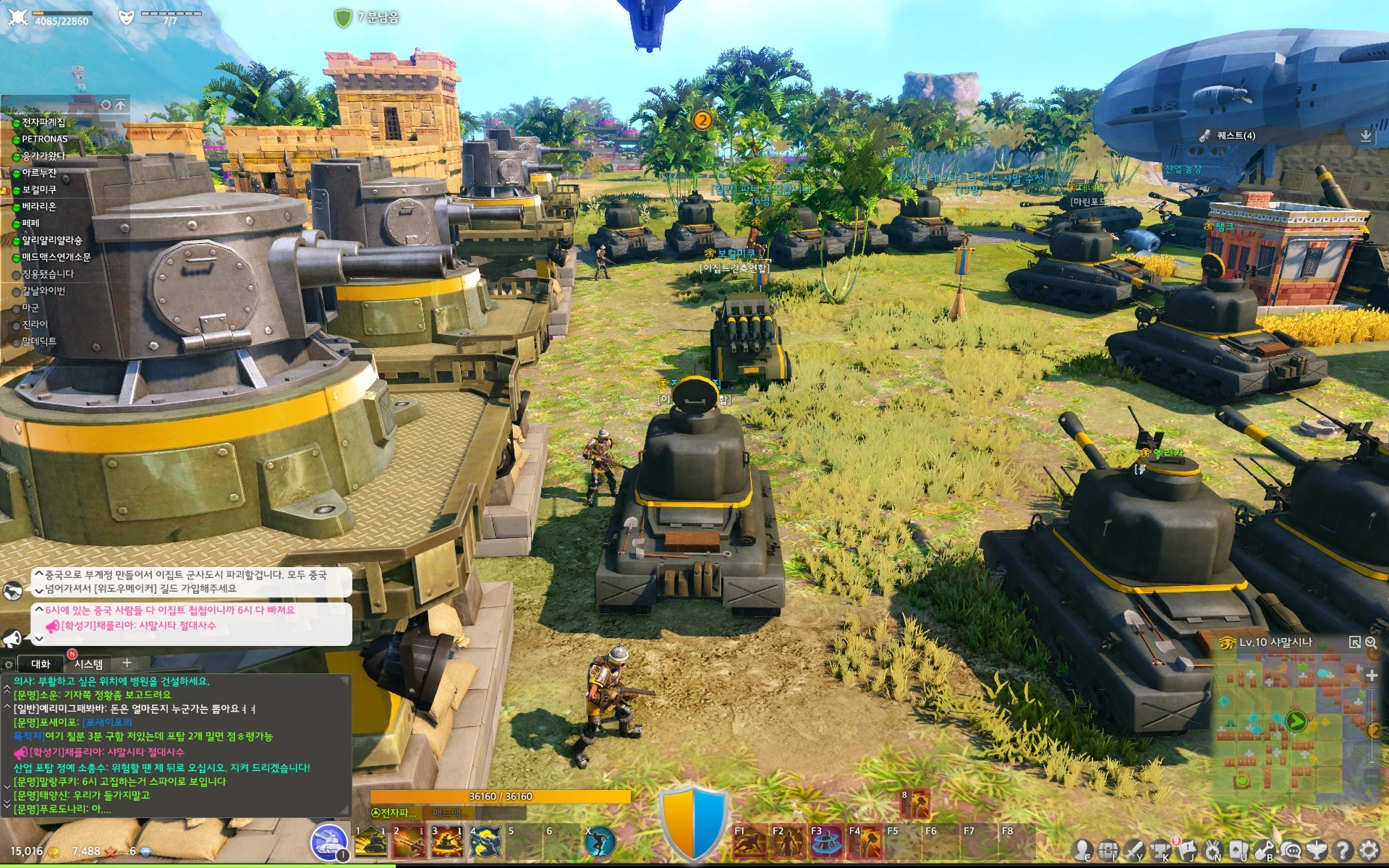The width and height of the screenshot is (1389, 868).
Task: Switch to the 시스템 chat tab
Action: (x=88, y=664)
